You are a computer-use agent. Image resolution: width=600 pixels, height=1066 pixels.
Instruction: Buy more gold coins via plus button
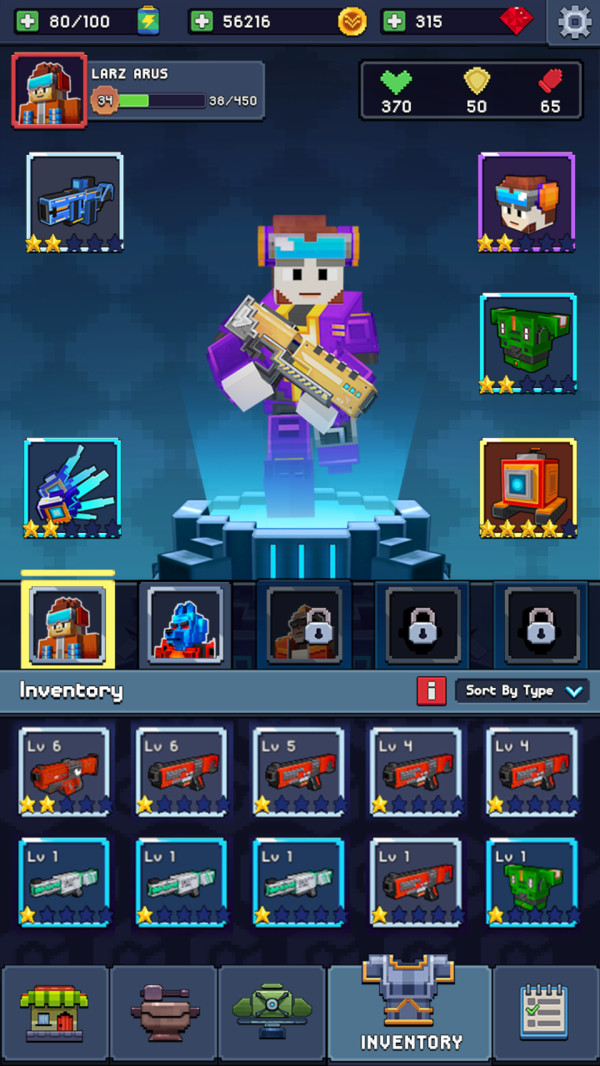pyautogui.click(x=202, y=22)
